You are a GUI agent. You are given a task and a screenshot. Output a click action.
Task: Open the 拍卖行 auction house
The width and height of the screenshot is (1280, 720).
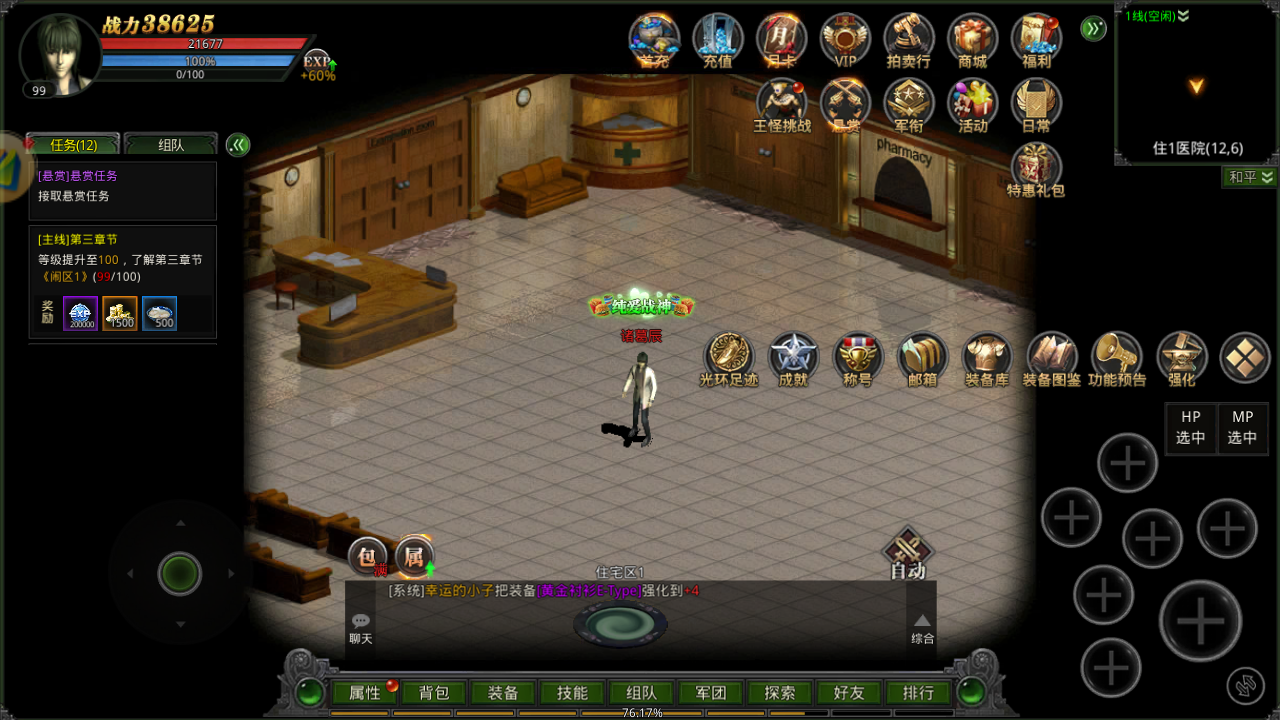click(908, 41)
